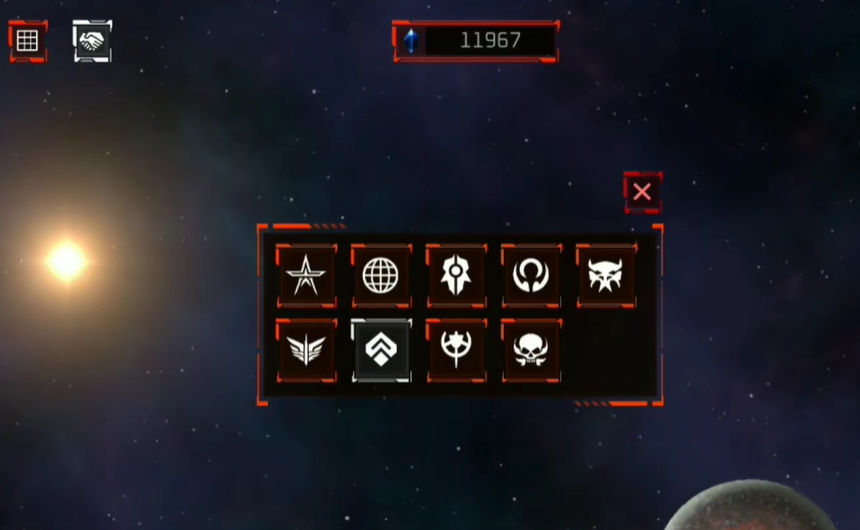Choose the globe faction emblem
Viewport: 860px width, 530px height.
point(381,275)
